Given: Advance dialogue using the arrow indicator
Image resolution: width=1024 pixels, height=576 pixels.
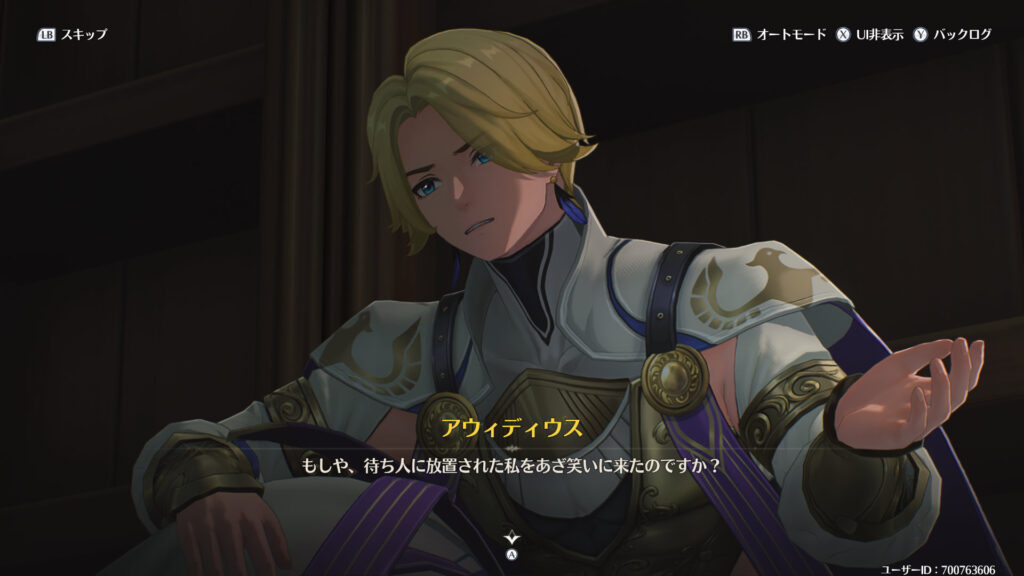Looking at the screenshot, I should pos(512,540).
